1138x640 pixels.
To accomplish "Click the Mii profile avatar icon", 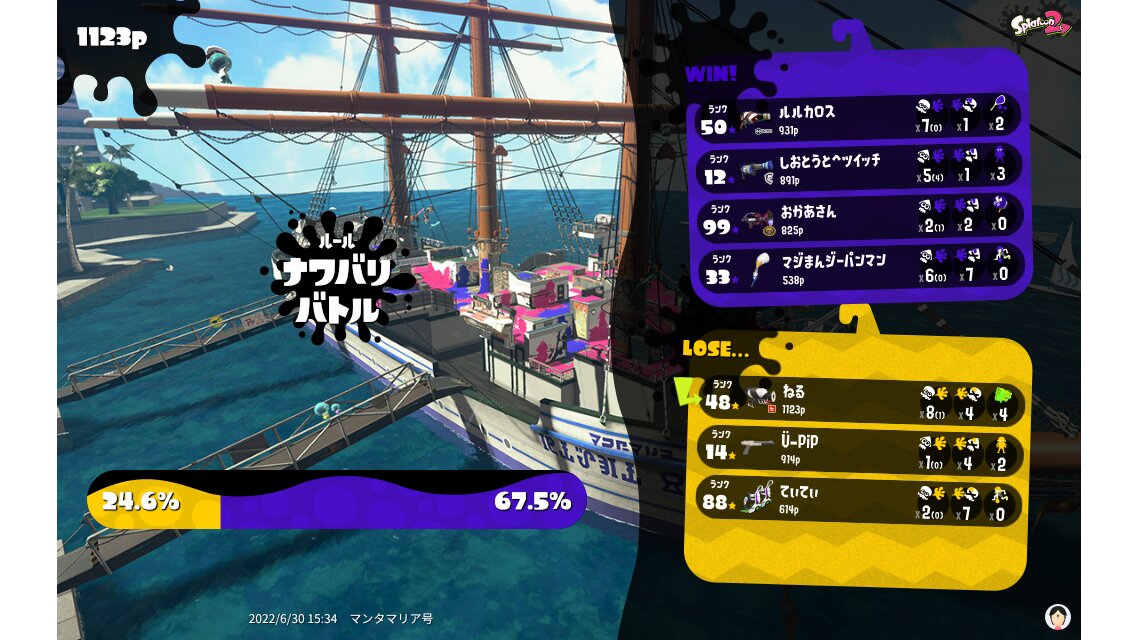I will coord(1057,616).
